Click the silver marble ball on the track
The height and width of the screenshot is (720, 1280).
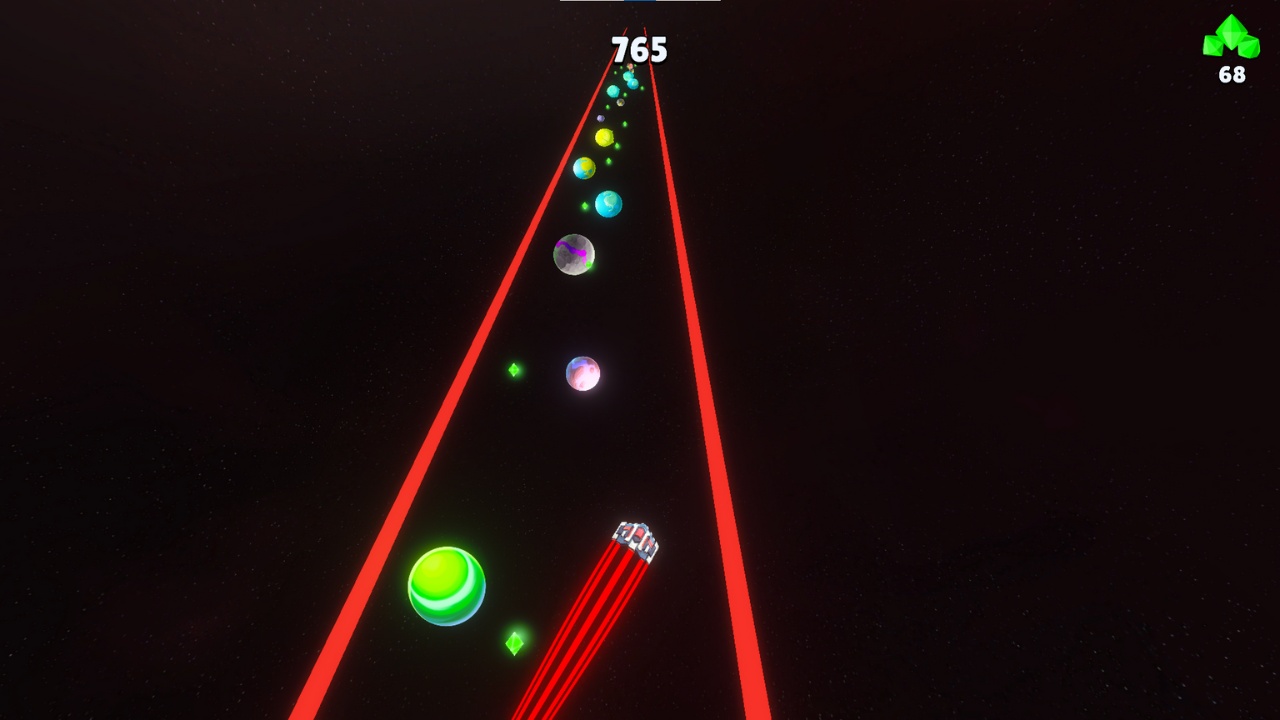click(x=572, y=254)
